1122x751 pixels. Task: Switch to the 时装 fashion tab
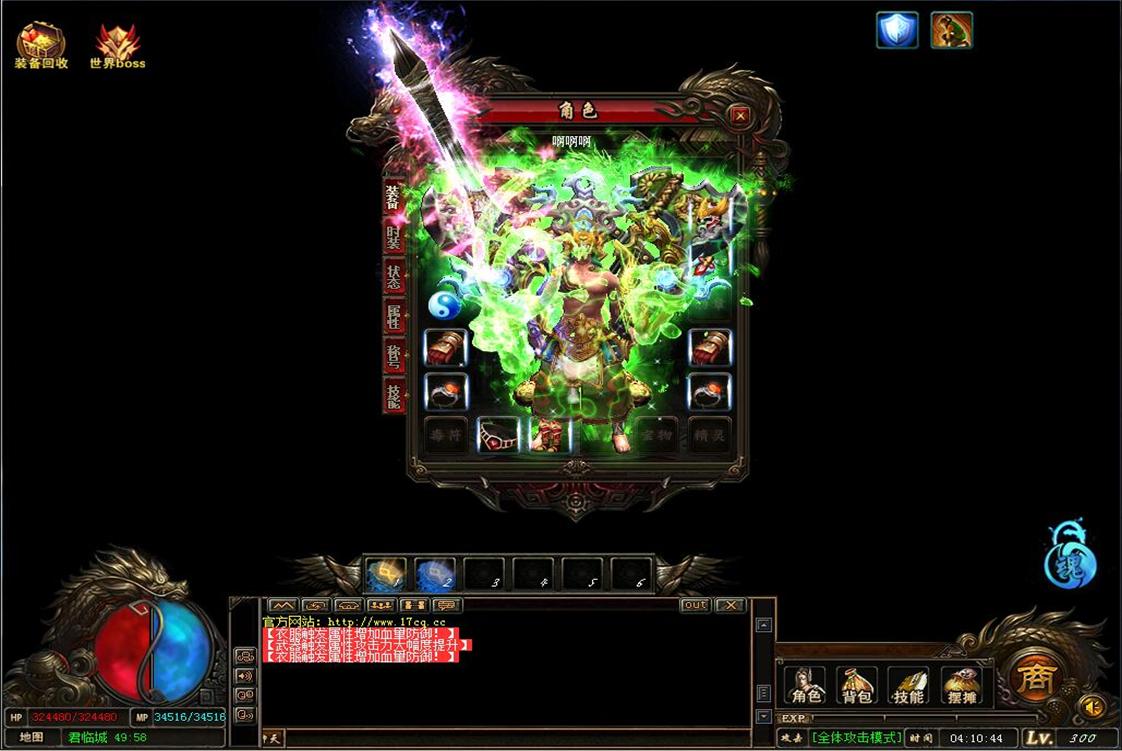(394, 236)
